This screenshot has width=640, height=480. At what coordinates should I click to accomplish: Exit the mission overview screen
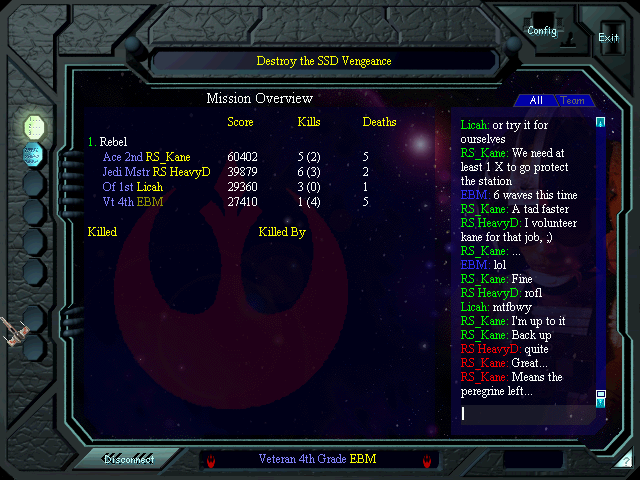click(608, 38)
